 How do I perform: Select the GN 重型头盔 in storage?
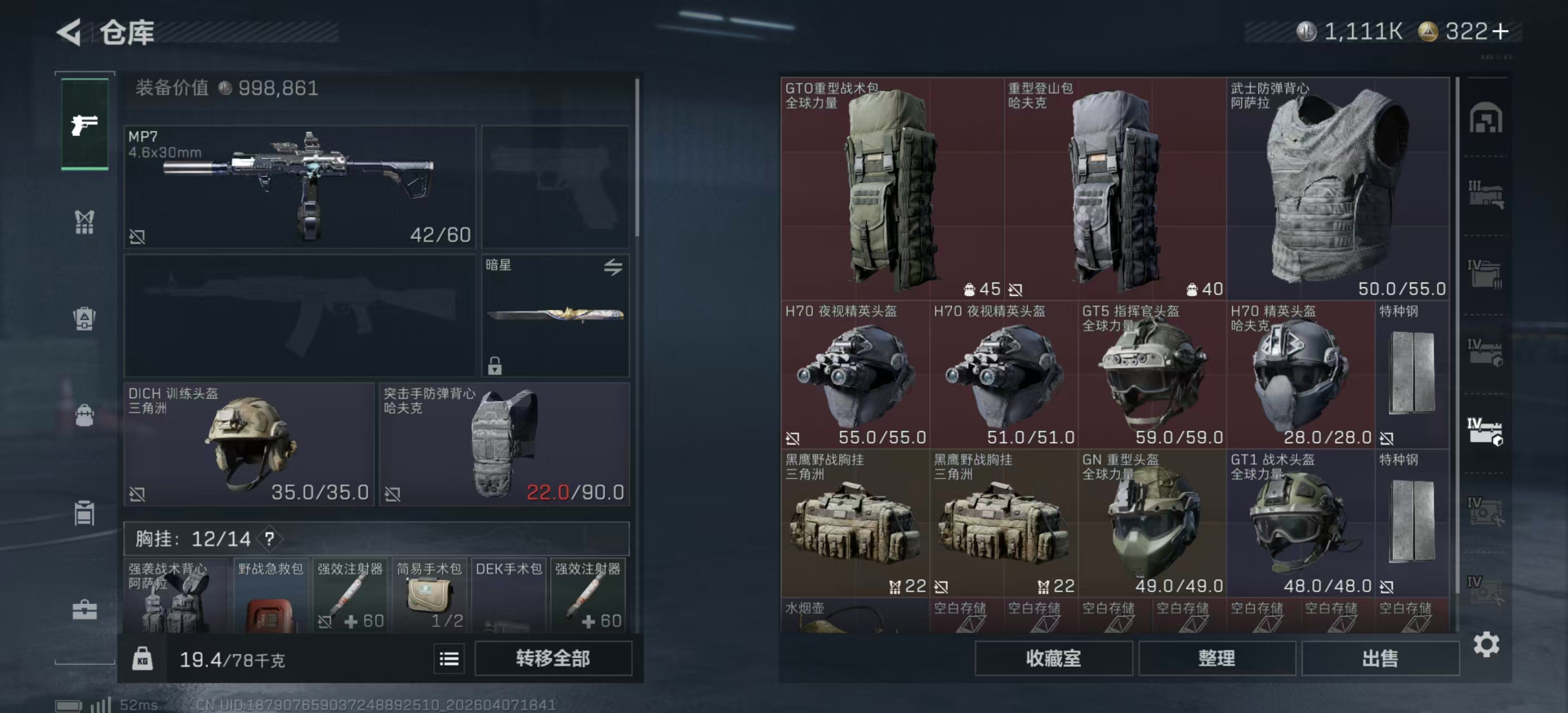tap(1151, 523)
